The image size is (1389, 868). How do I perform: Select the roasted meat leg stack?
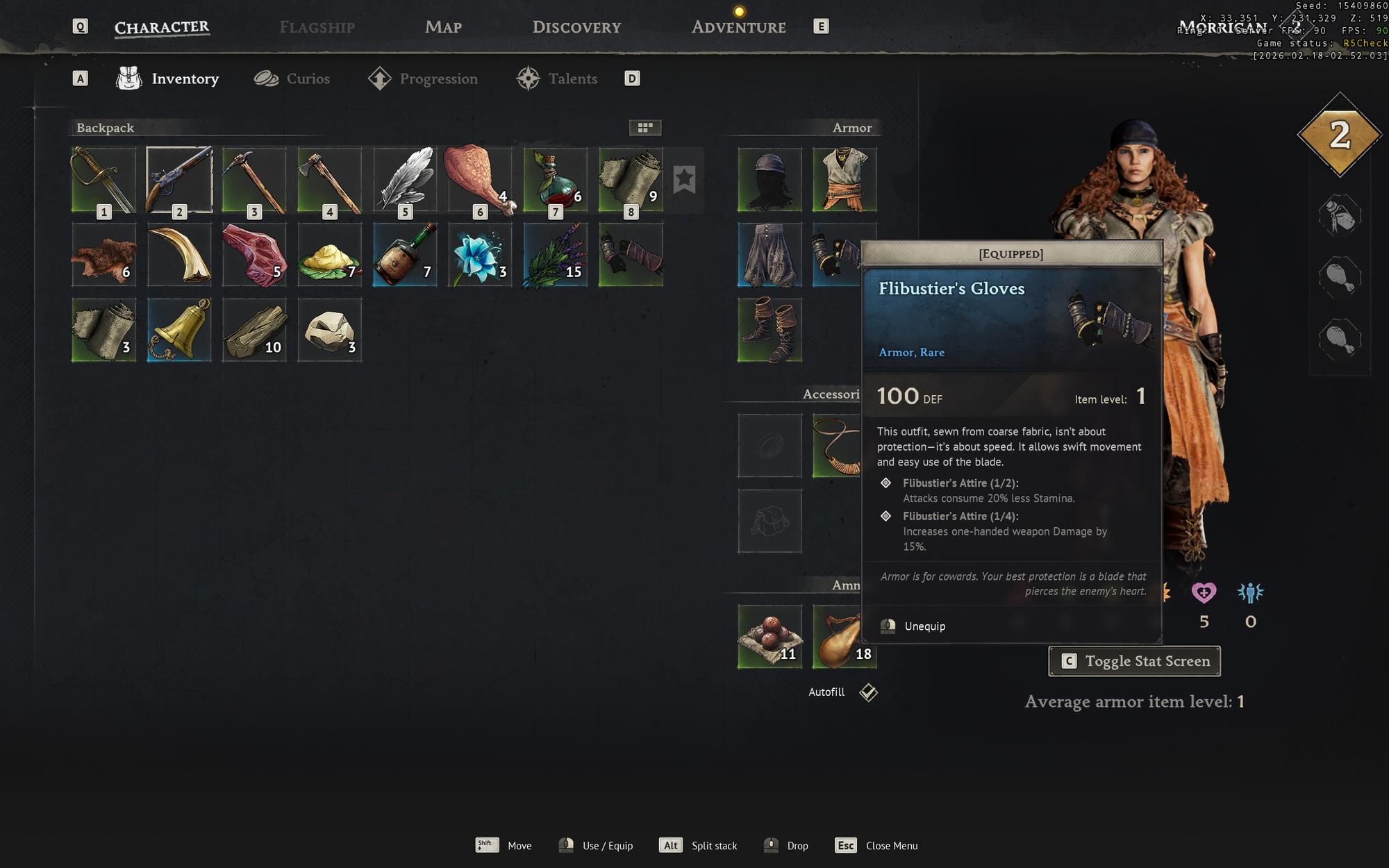(480, 179)
